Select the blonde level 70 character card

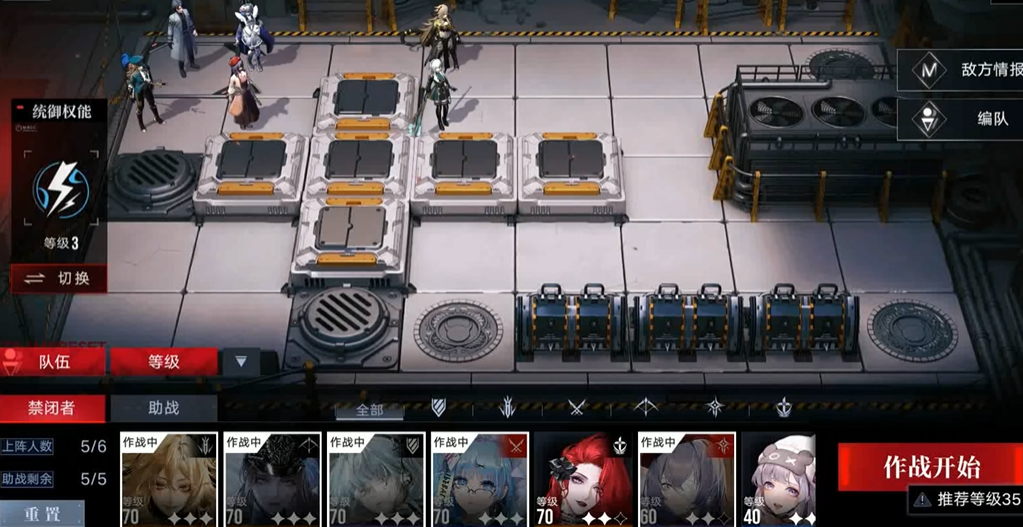pyautogui.click(x=168, y=479)
